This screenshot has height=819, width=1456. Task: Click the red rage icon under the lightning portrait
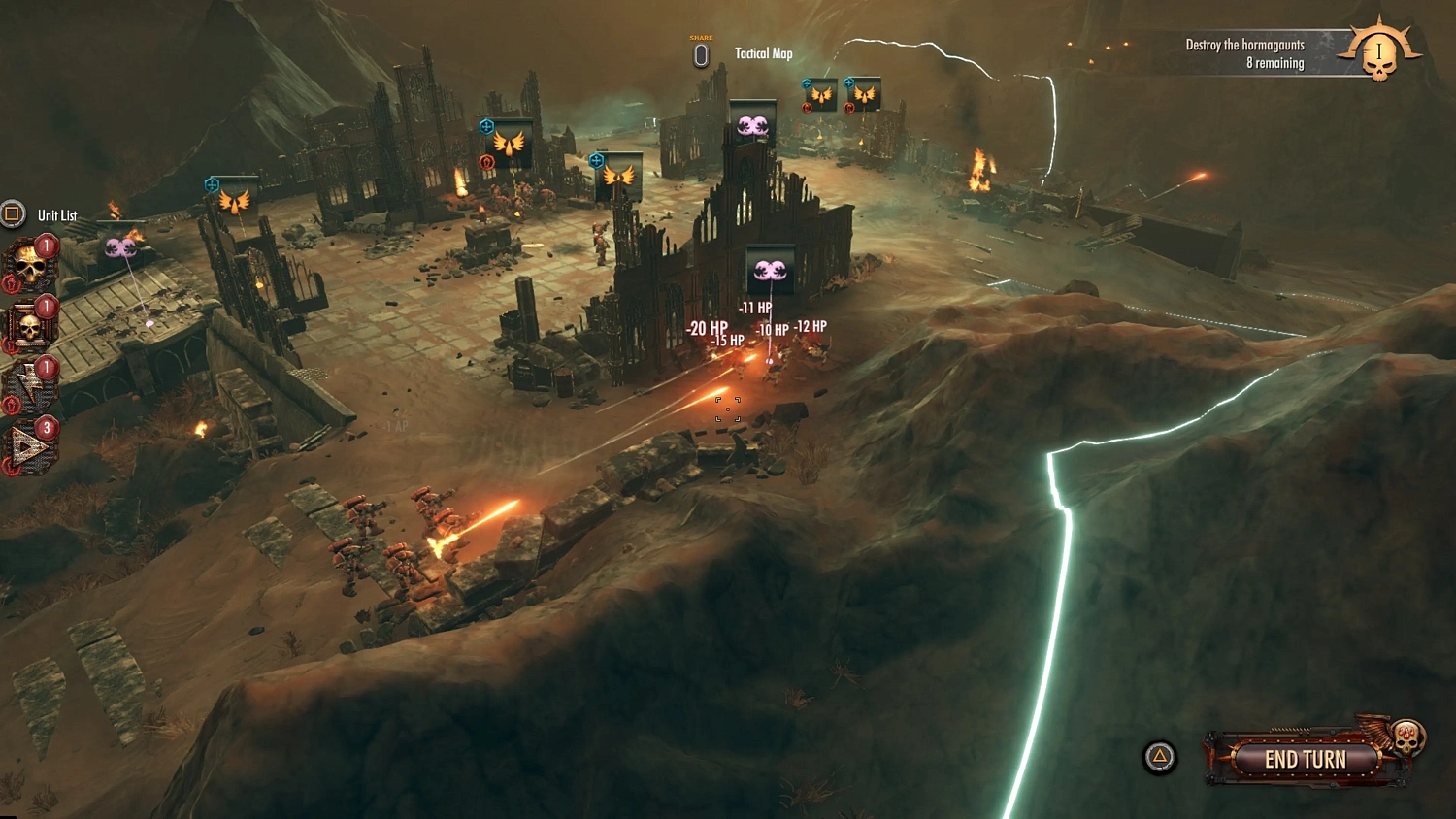(x=11, y=404)
